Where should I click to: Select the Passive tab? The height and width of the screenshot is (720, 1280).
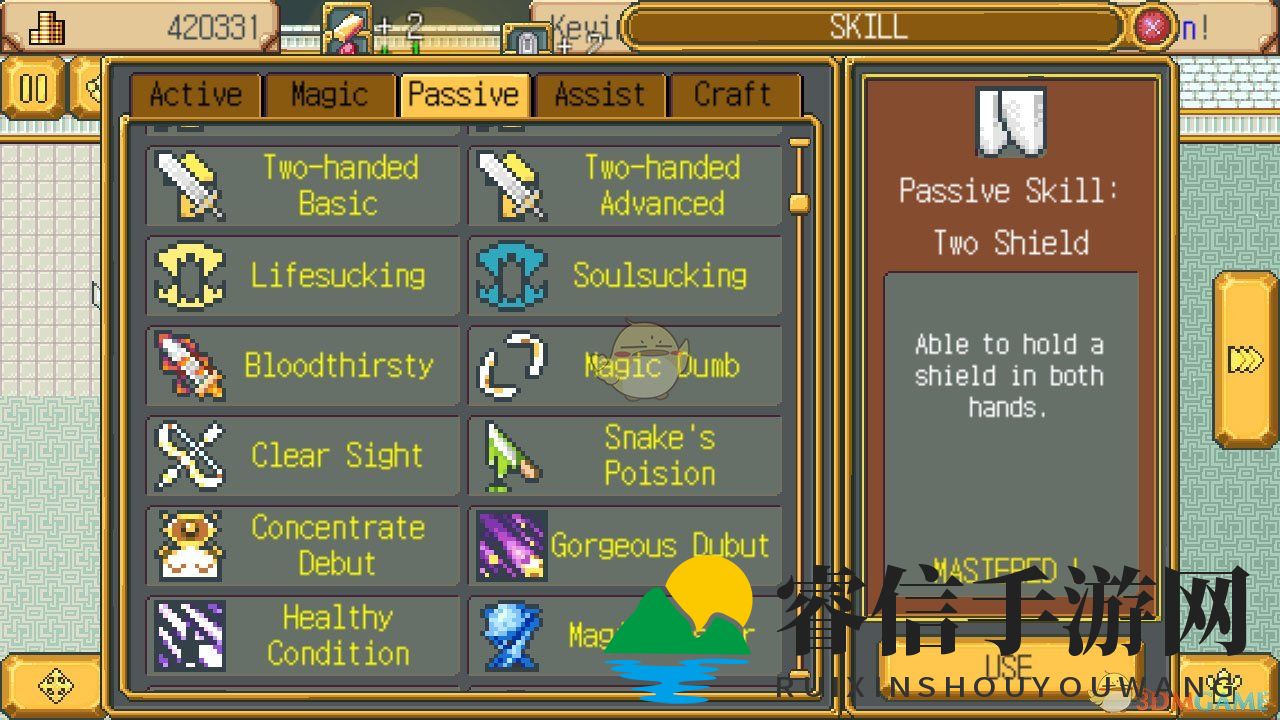pyautogui.click(x=464, y=95)
